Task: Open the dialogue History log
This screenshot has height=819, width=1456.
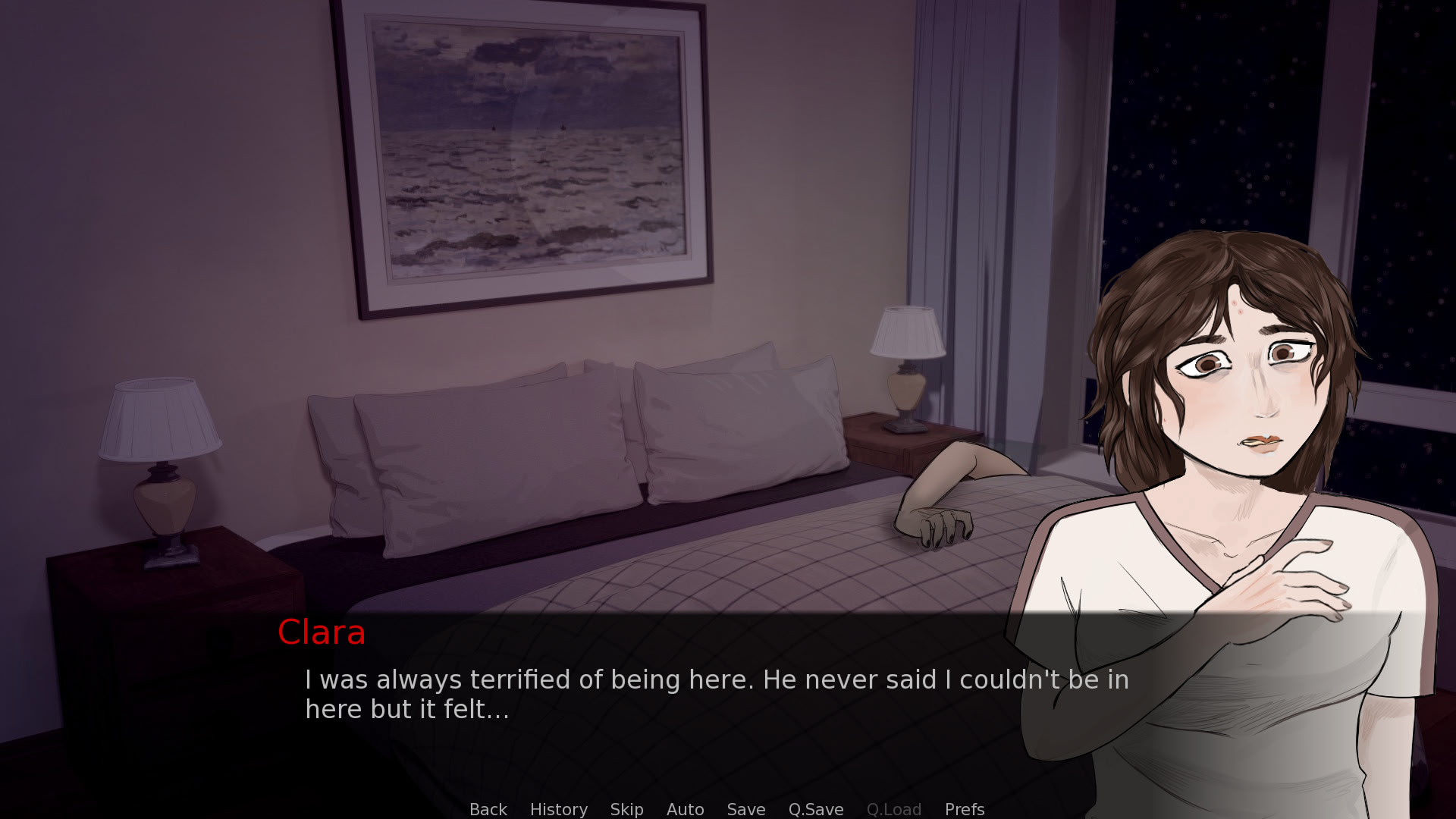Action: pos(558,809)
